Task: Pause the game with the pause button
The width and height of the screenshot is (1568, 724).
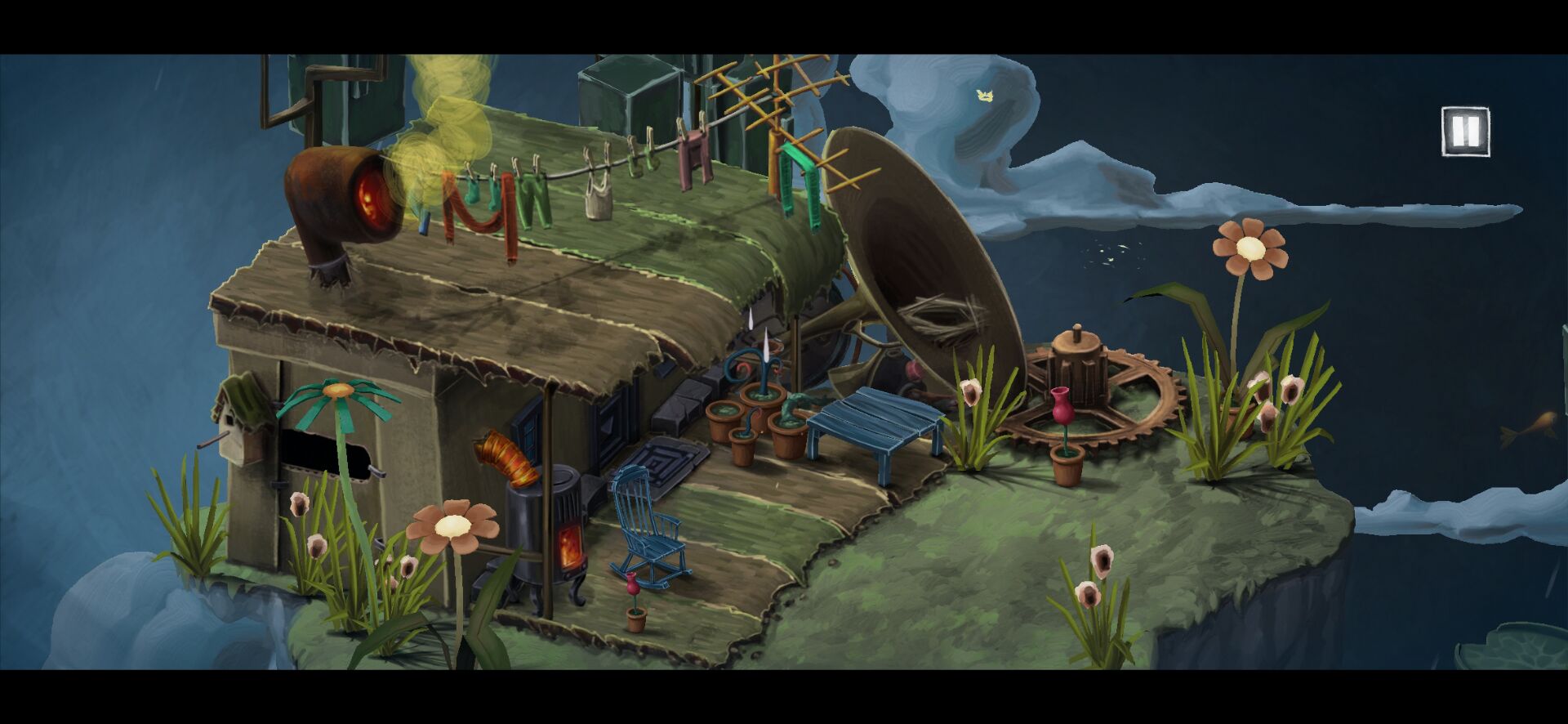Action: click(1465, 131)
